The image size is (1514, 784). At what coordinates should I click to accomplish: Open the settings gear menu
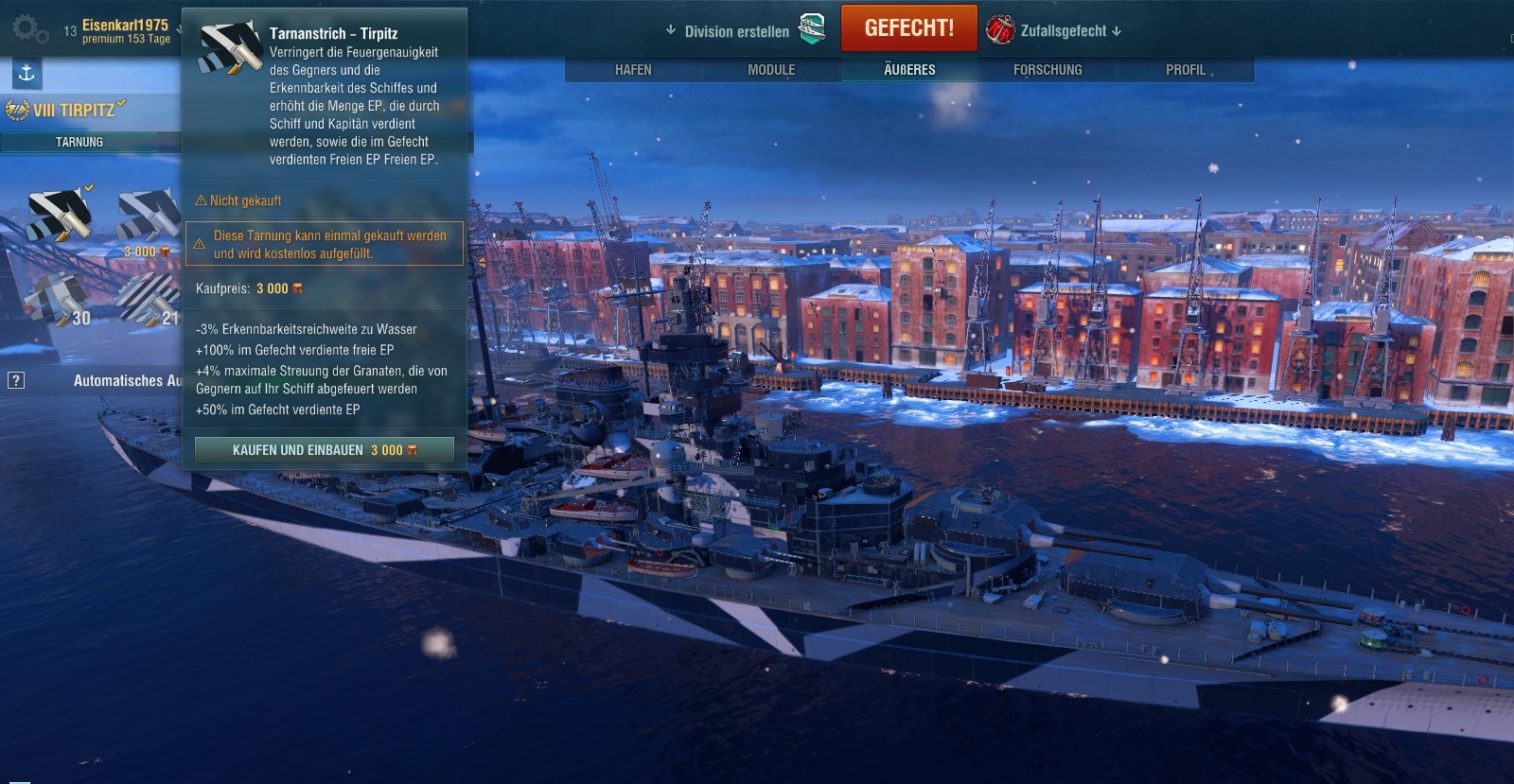pos(28,28)
